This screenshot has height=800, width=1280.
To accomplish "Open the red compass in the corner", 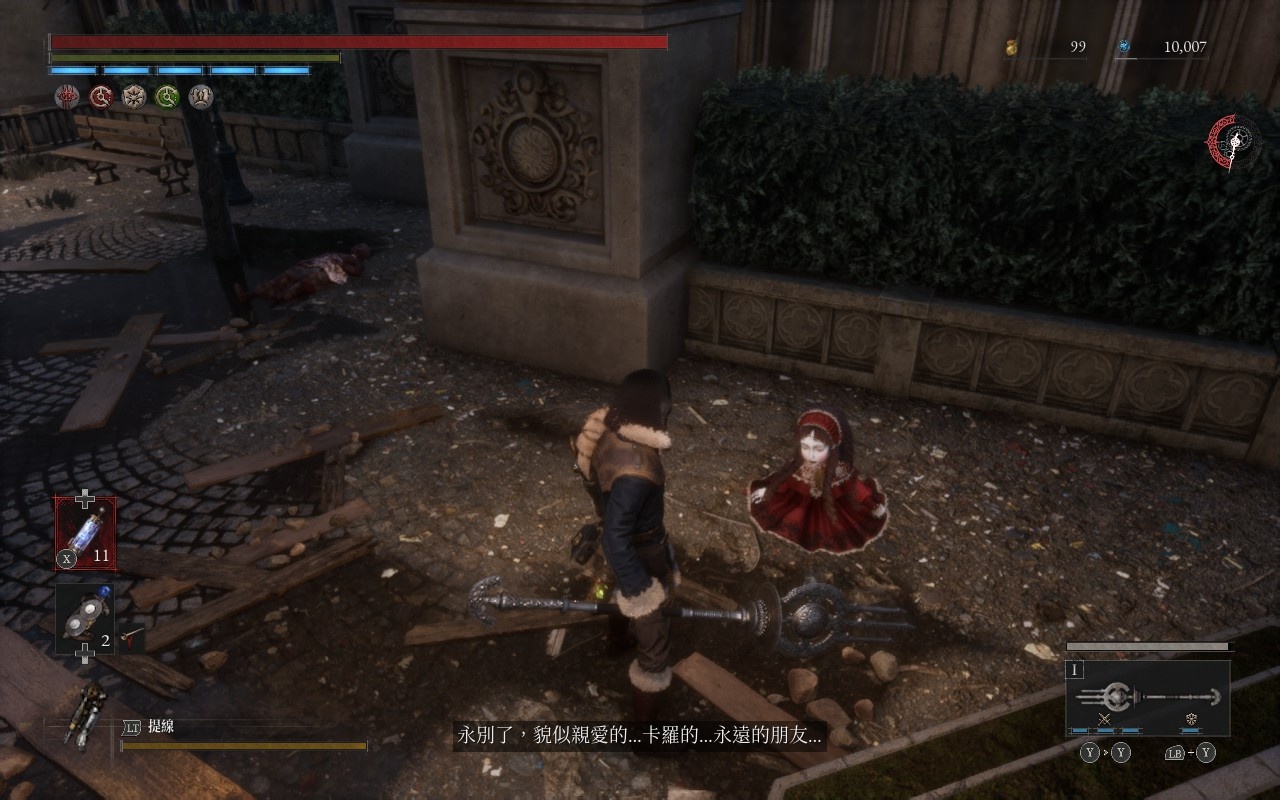I will point(1235,141).
